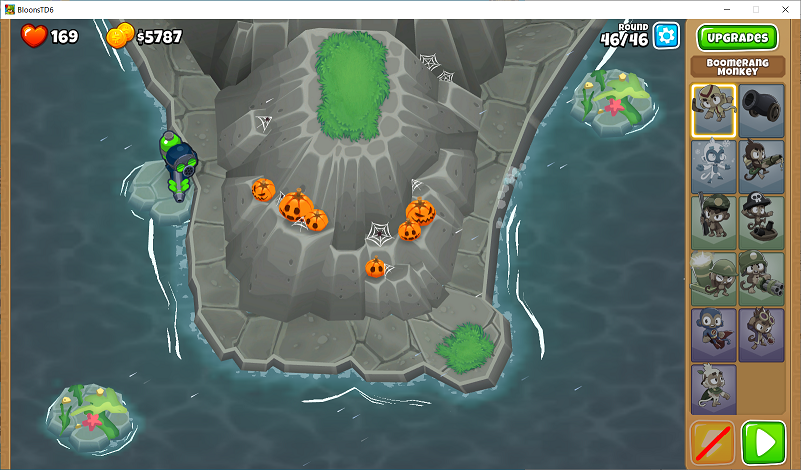Screen dimensions: 801x470
Task: Choose the Bomb Shooter cannon tower
Action: 762,110
